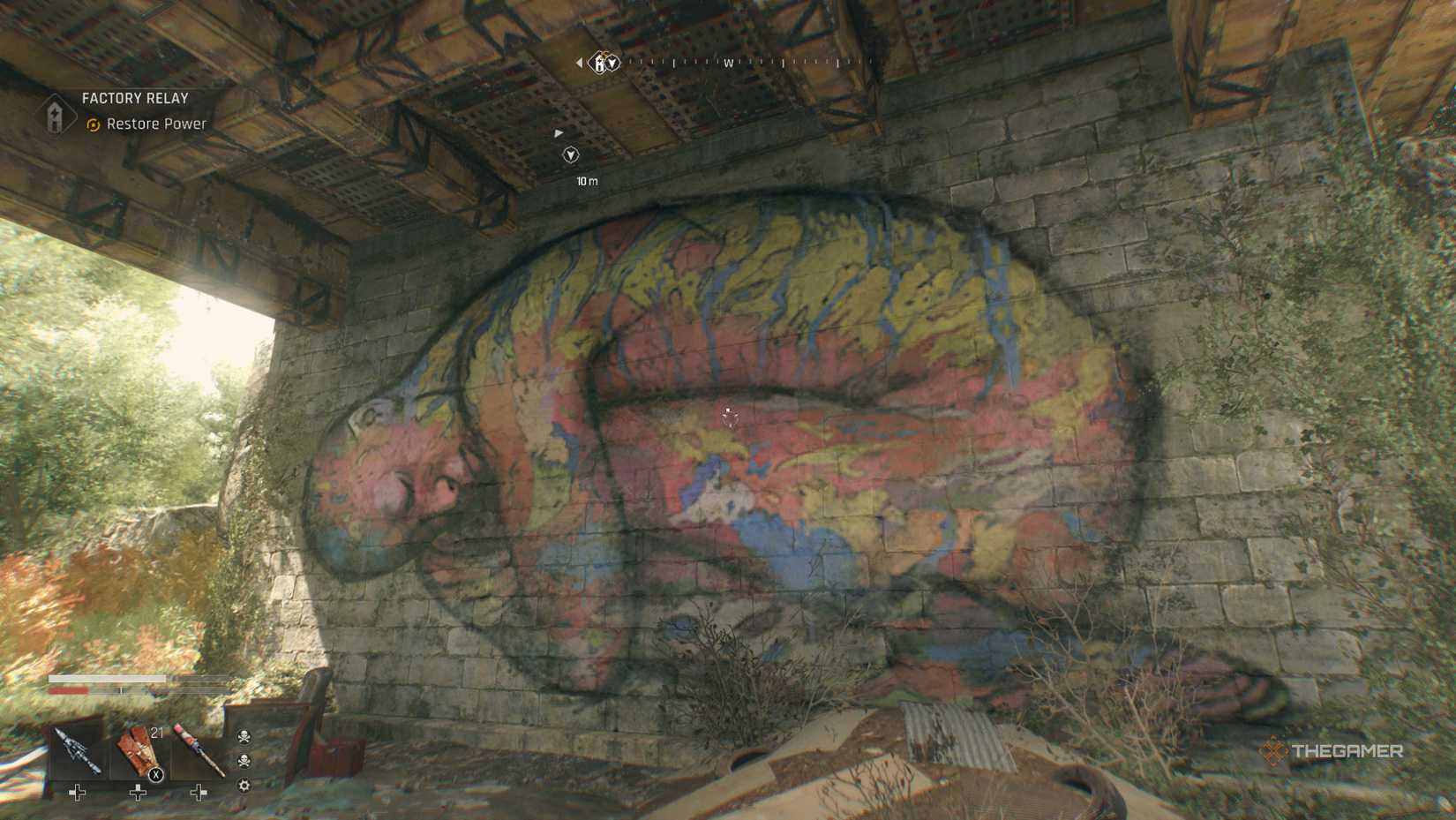
Task: Equip the spiked metal weapon slot
Action: (x=78, y=751)
